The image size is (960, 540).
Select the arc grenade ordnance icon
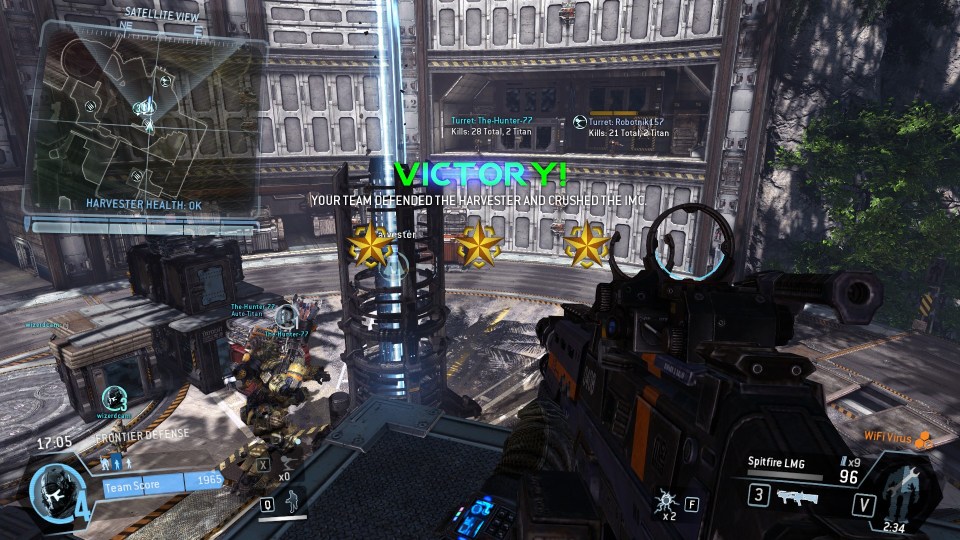pyautogui.click(x=663, y=501)
